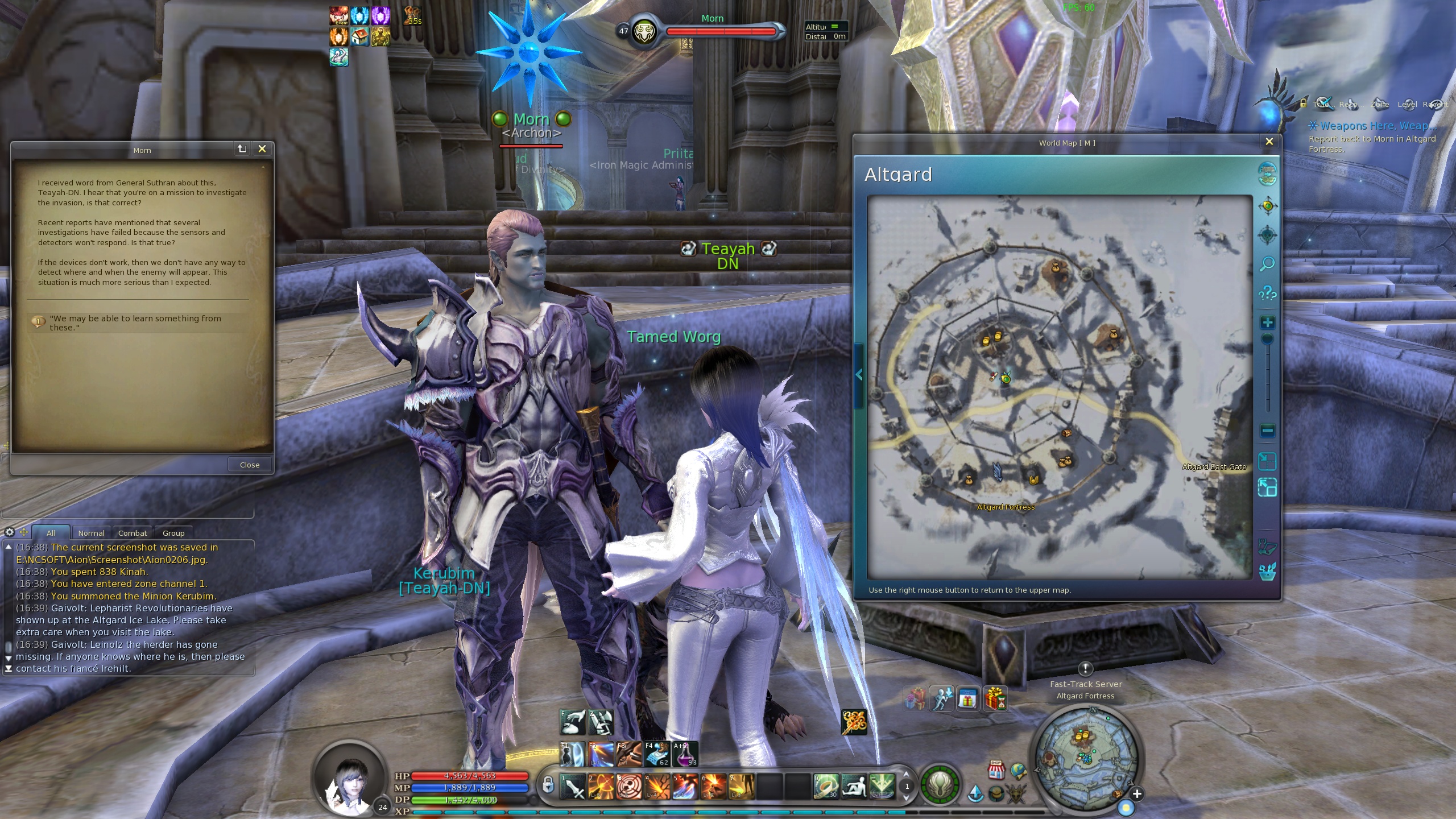Screen dimensions: 1456x819
Task: Zoom in the world map with plus button
Action: click(1267, 323)
